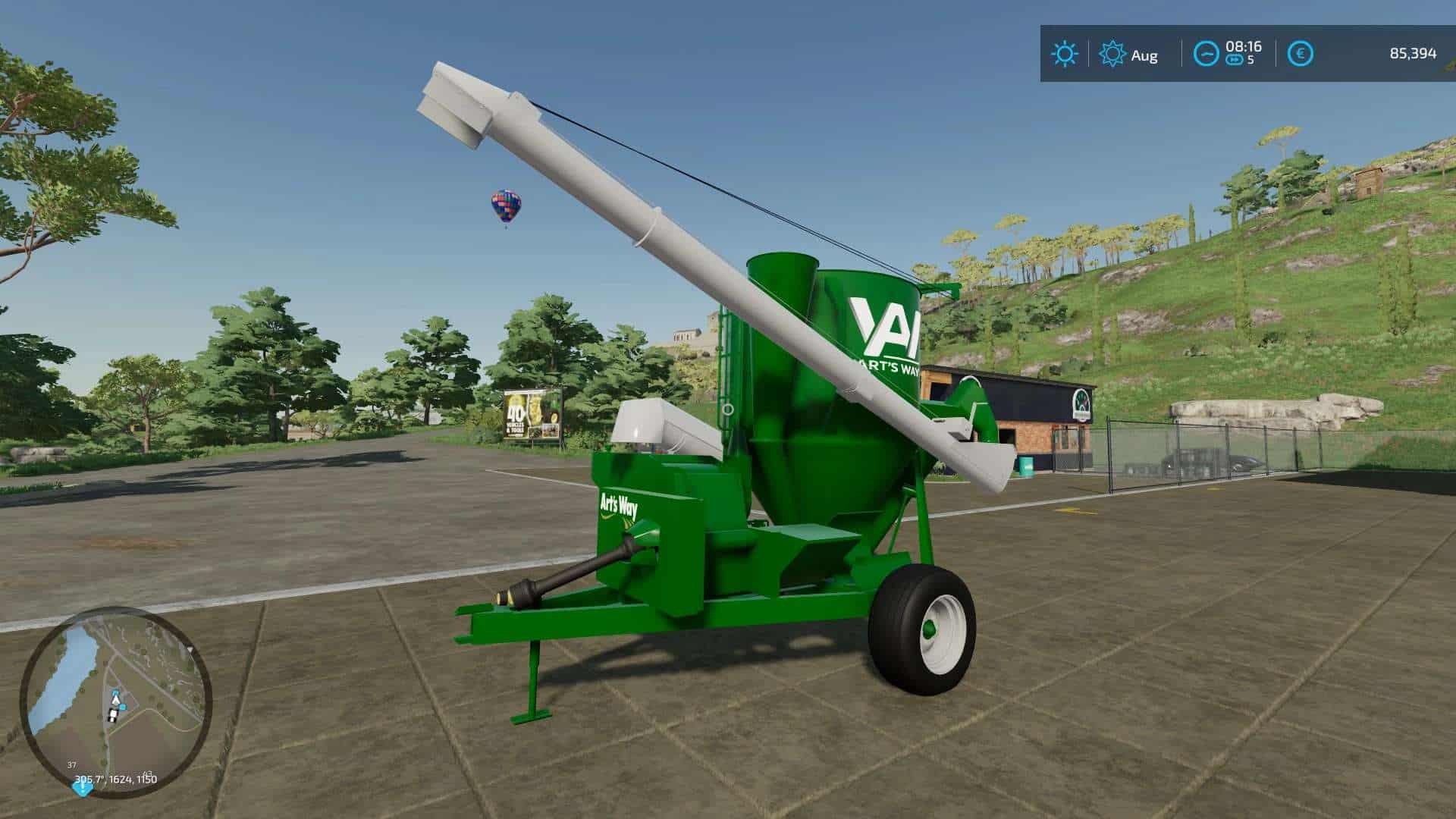Select the euro currency circle icon
This screenshot has height=819, width=1456.
coord(1301,54)
